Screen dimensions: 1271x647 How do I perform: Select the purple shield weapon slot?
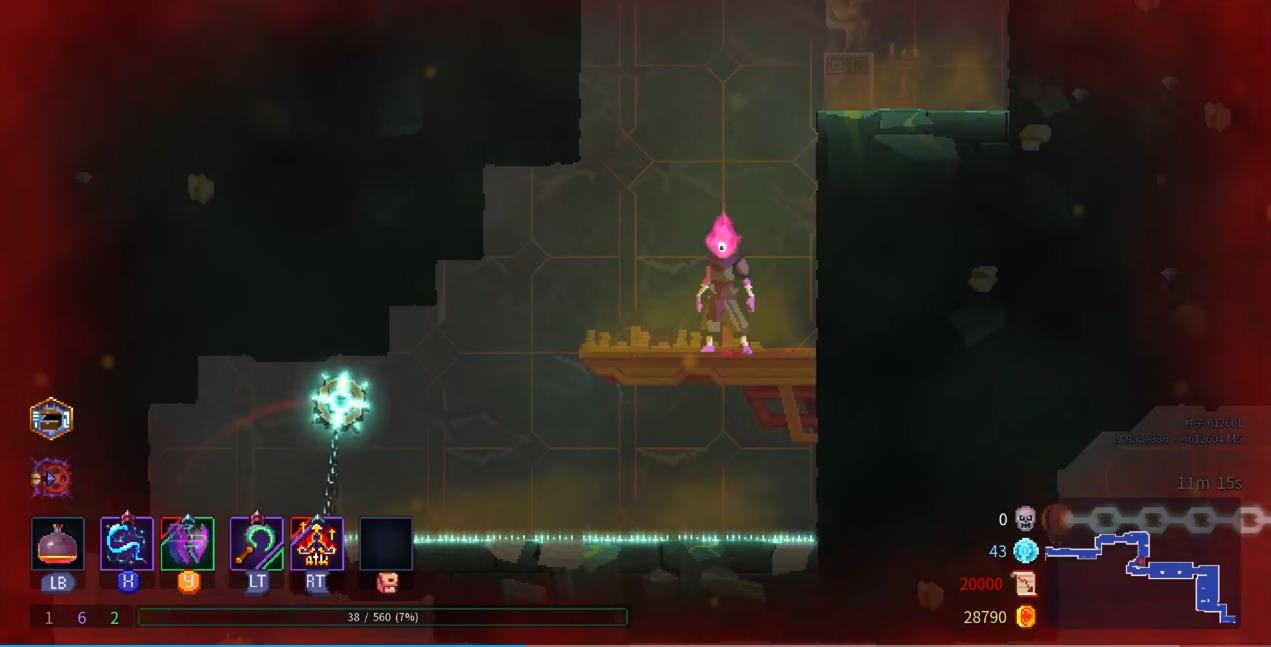tap(188, 544)
